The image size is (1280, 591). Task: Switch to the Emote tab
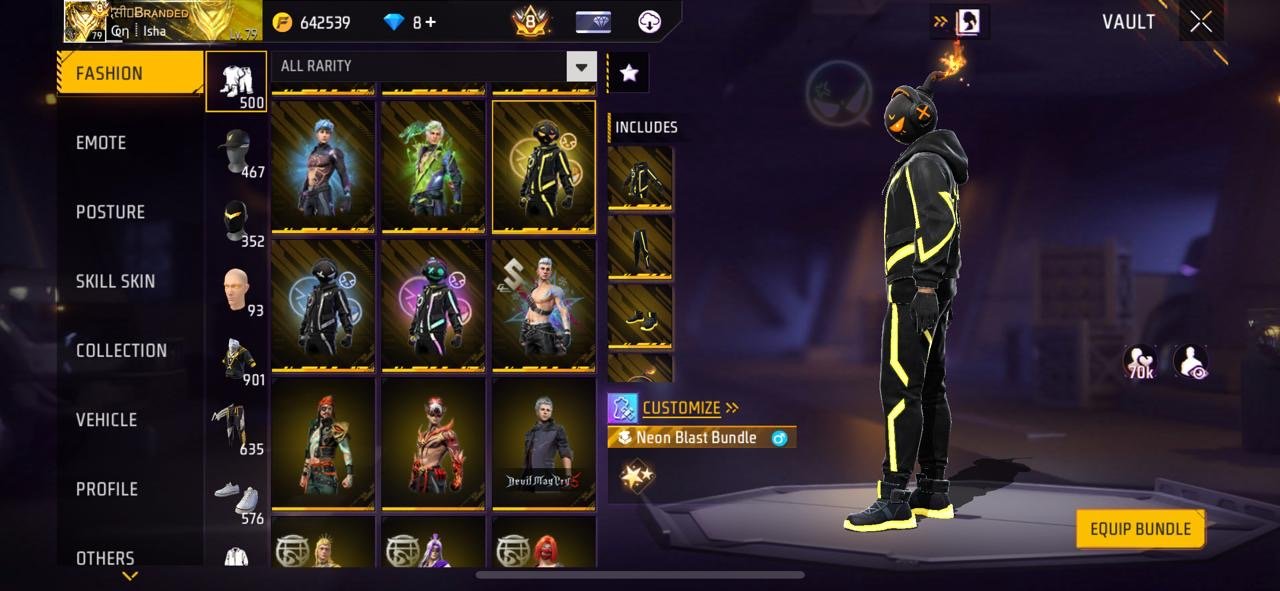pyautogui.click(x=102, y=143)
